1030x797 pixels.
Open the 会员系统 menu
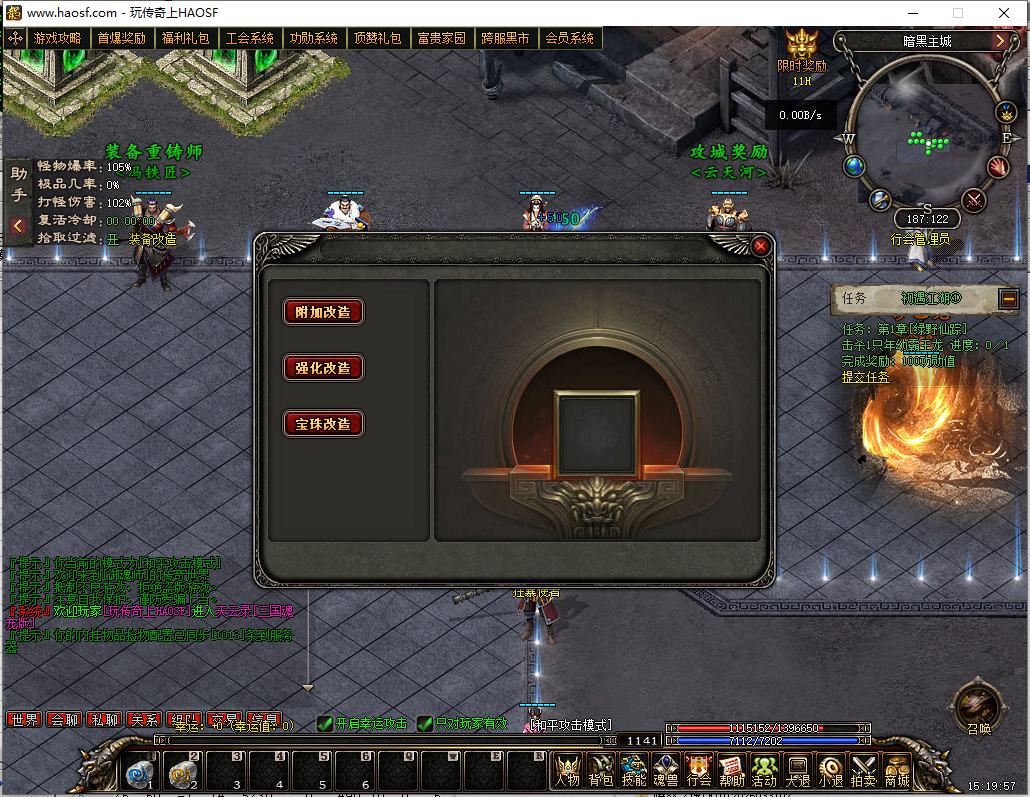pyautogui.click(x=569, y=38)
